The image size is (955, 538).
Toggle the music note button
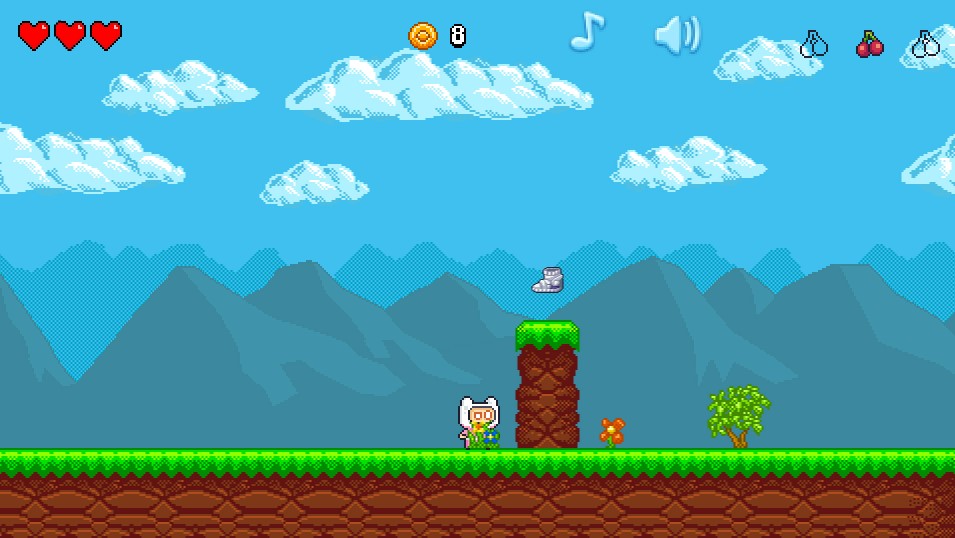[x=587, y=32]
